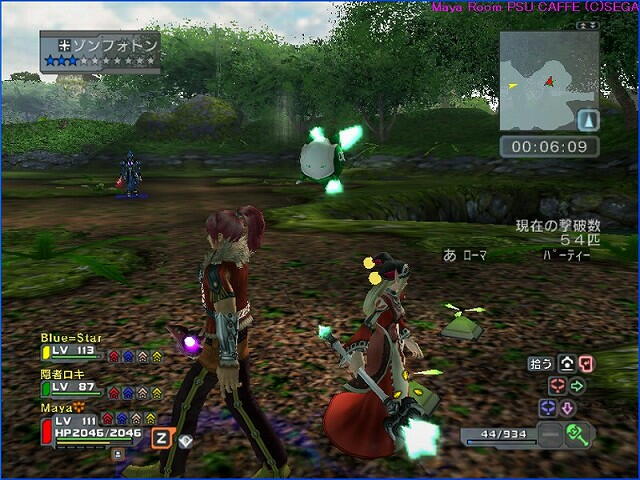Select the empty weapon slot beside the wand
This screenshot has width=640, height=480.
pos(549,435)
